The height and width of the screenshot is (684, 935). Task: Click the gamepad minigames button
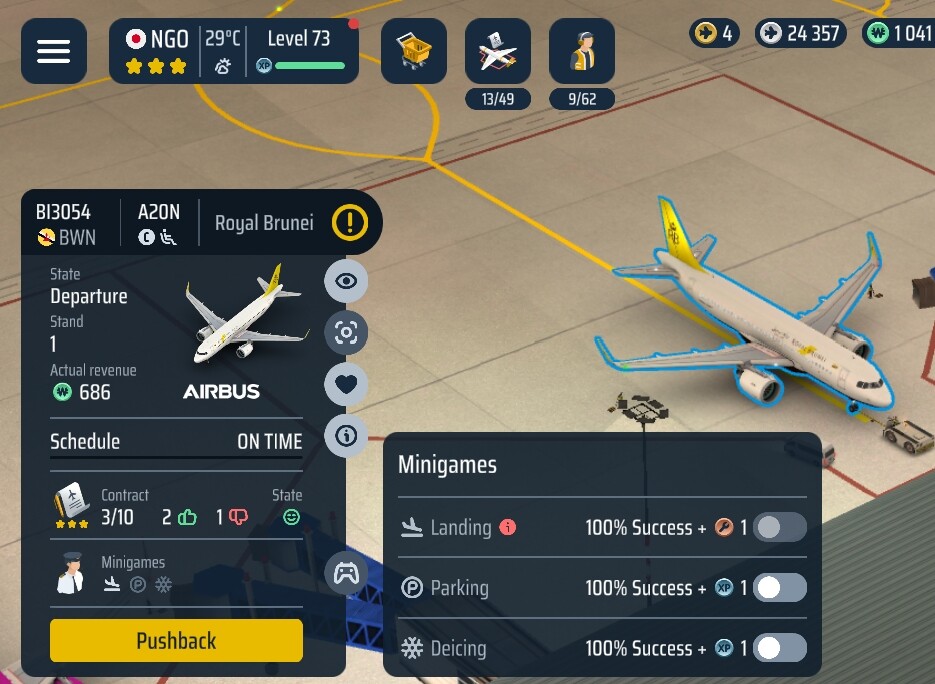coord(346,574)
